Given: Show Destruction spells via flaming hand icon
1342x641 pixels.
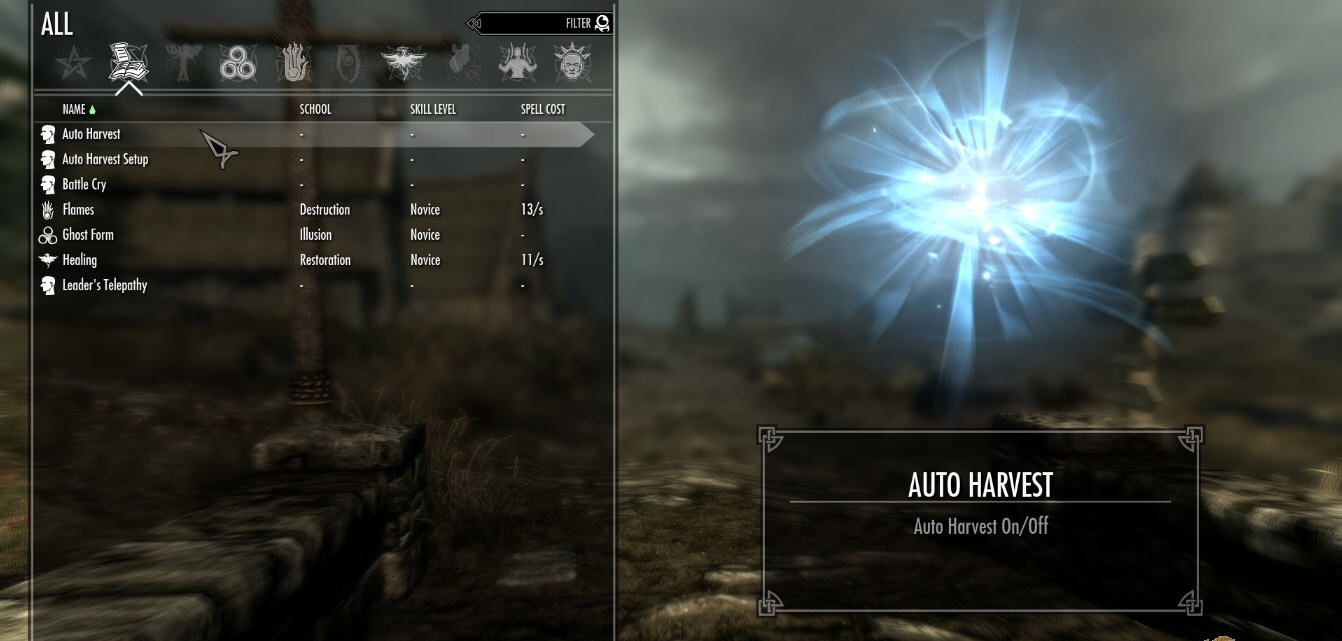Looking at the screenshot, I should click(x=294, y=64).
